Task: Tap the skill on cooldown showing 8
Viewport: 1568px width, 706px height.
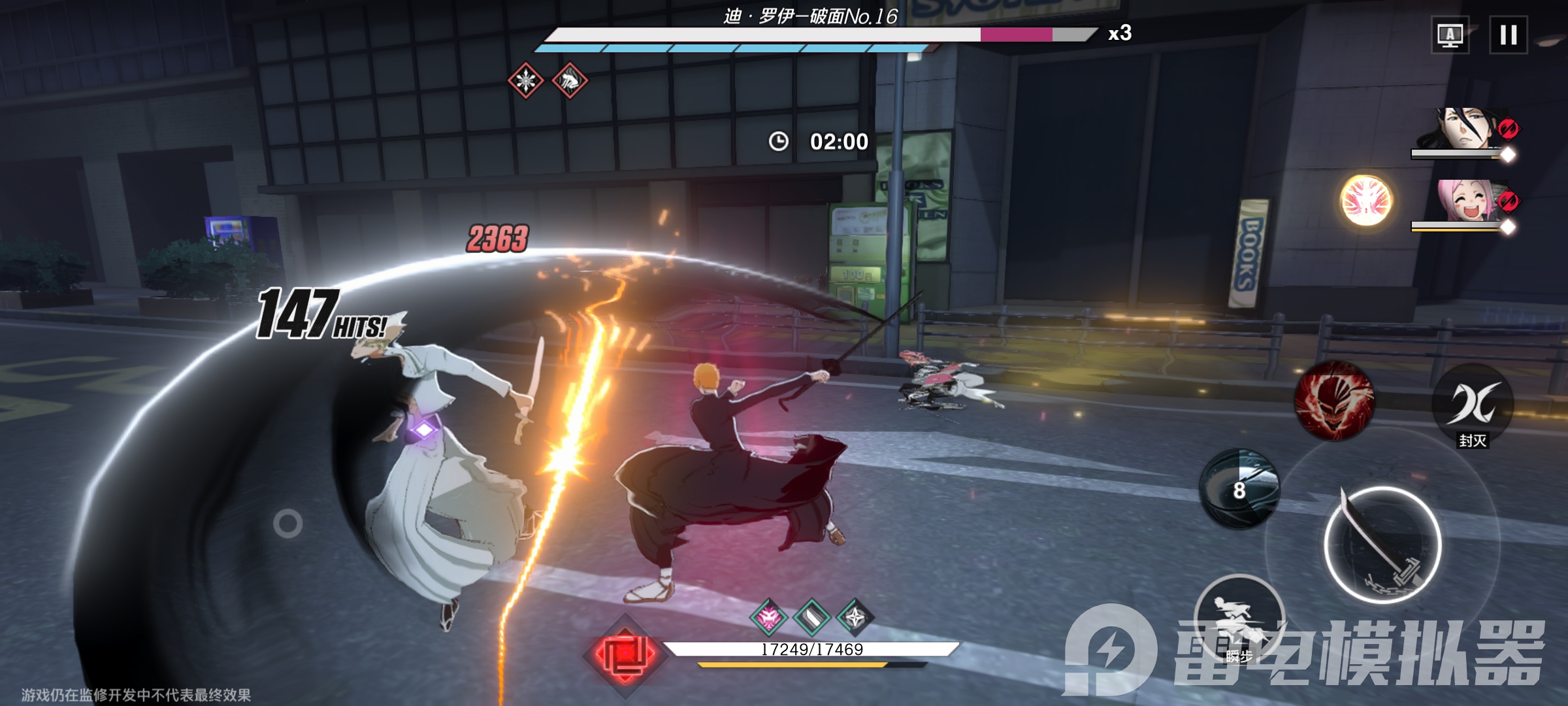Action: [1239, 488]
